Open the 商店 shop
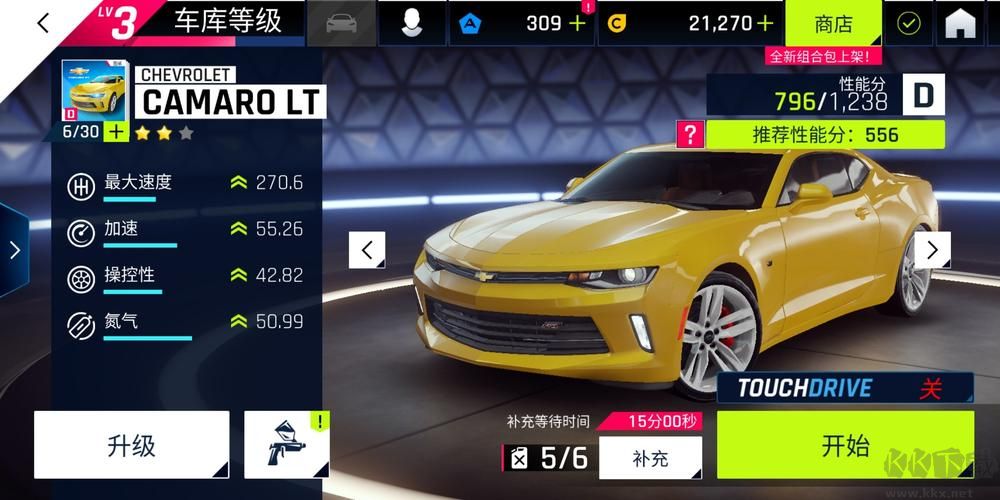1000x500 pixels. 834,23
